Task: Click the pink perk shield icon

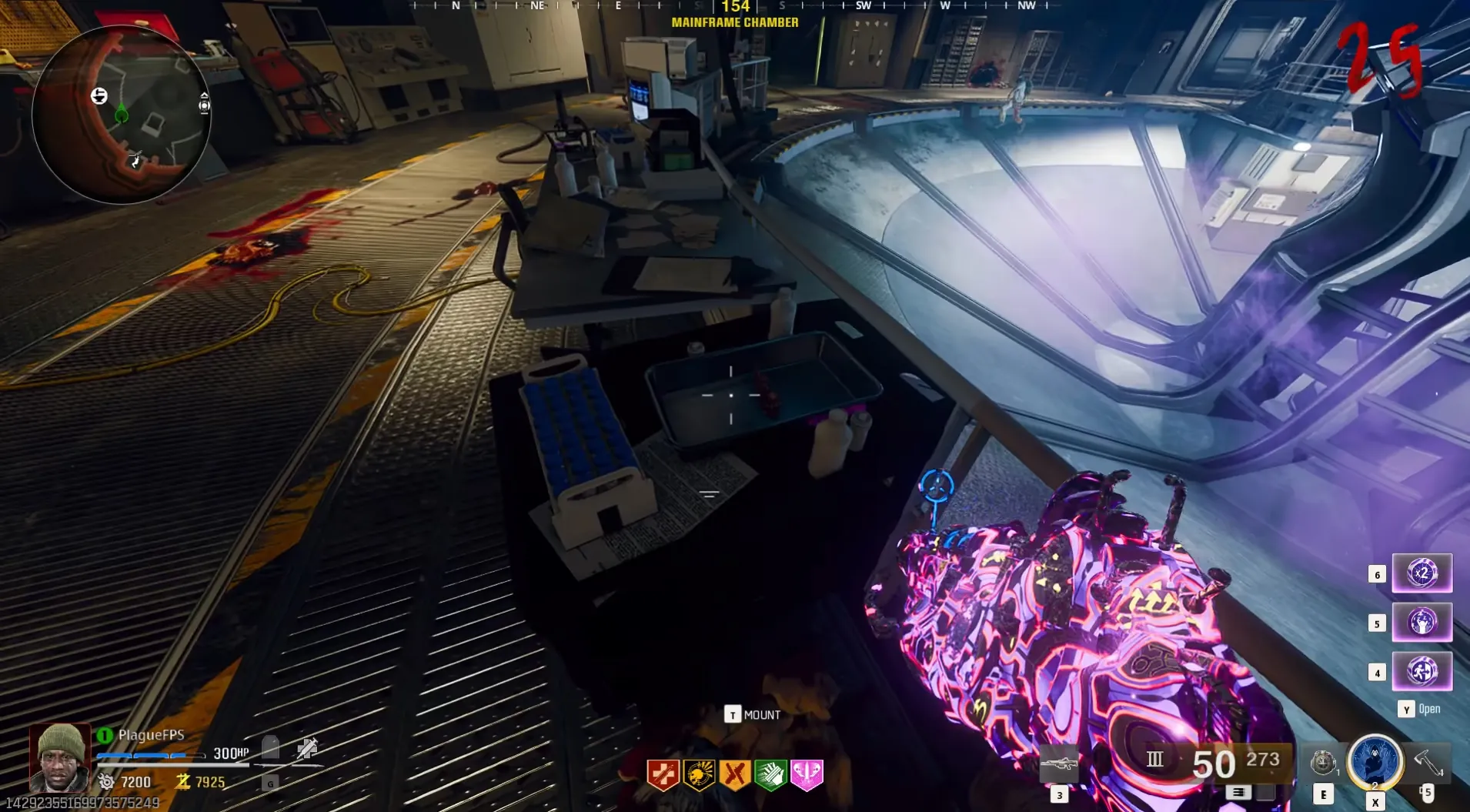Action: point(807,774)
